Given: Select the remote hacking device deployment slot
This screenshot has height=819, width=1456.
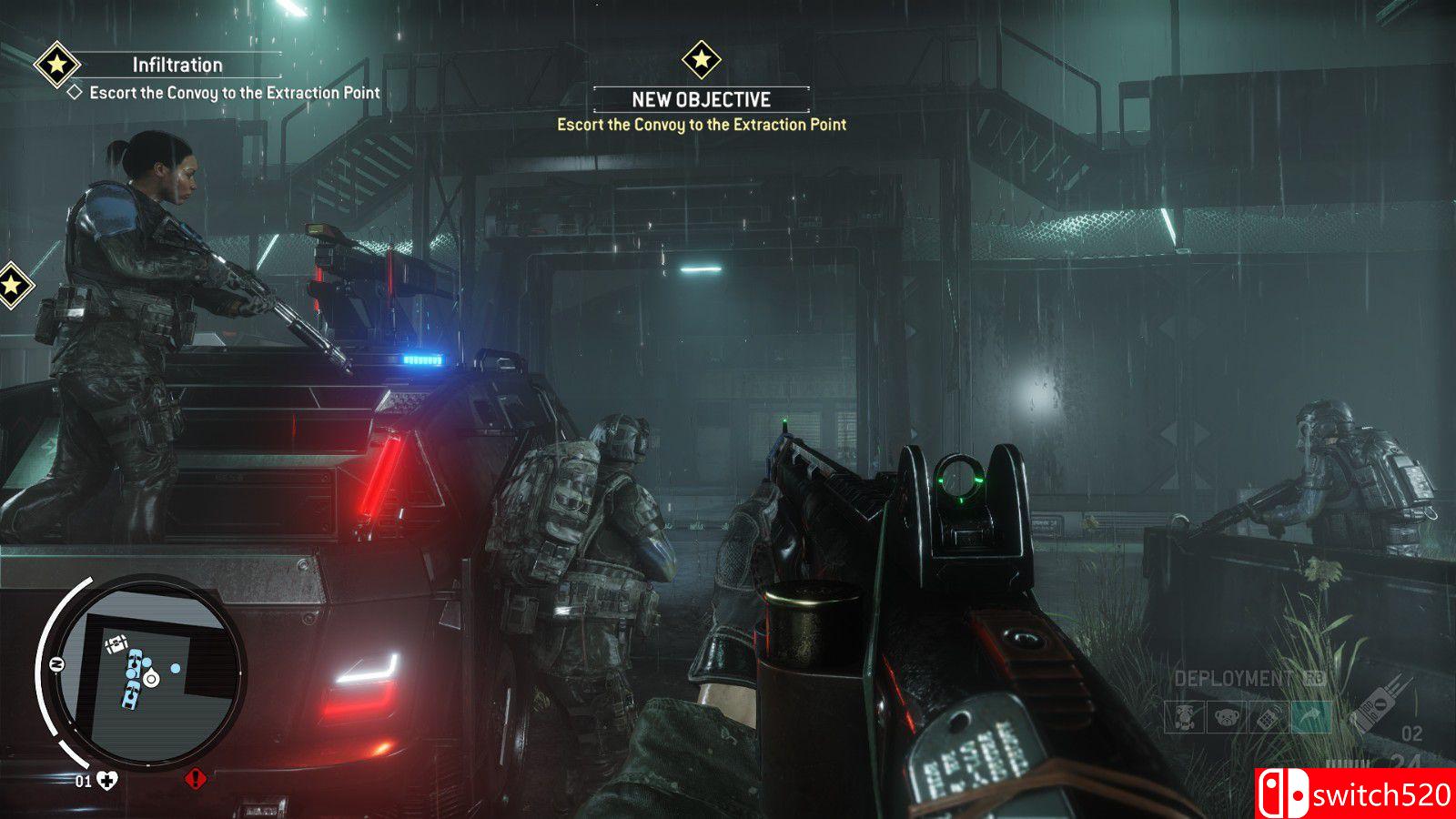Looking at the screenshot, I should coord(1268,718).
